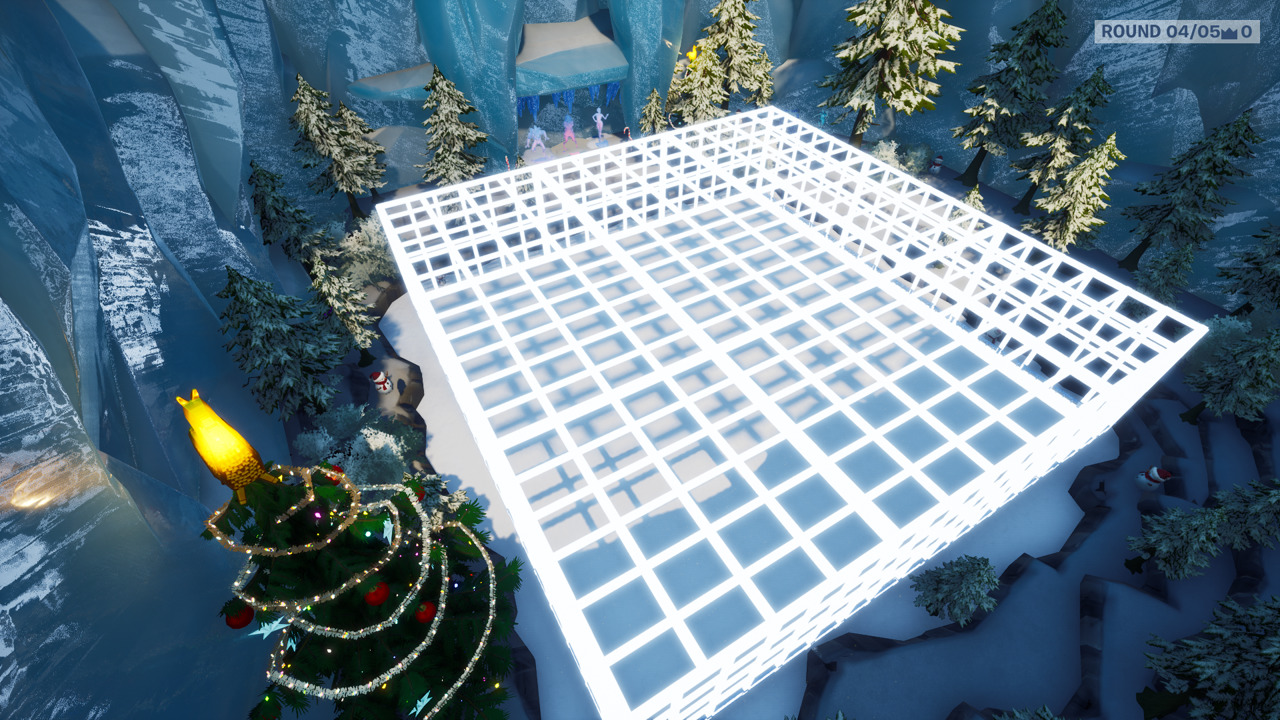The height and width of the screenshot is (720, 1280).
Task: Select the small character near the right trees
Action: (823, 117)
